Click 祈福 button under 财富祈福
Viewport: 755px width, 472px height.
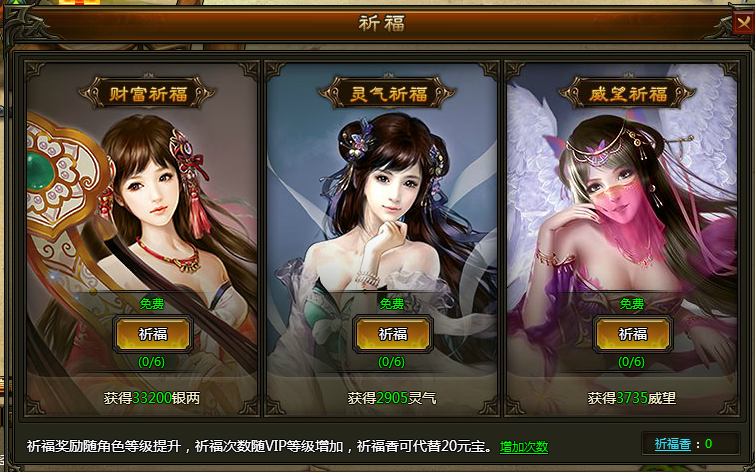tap(152, 334)
